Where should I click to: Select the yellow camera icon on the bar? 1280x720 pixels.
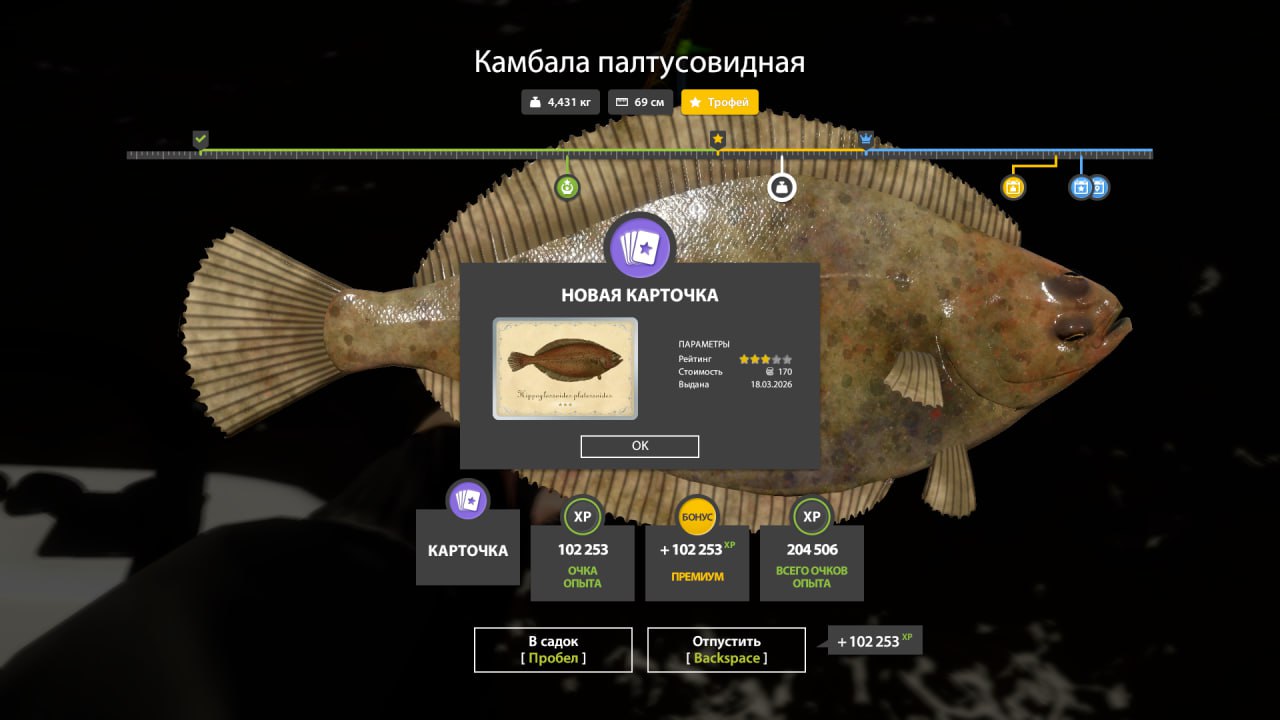(x=1011, y=186)
